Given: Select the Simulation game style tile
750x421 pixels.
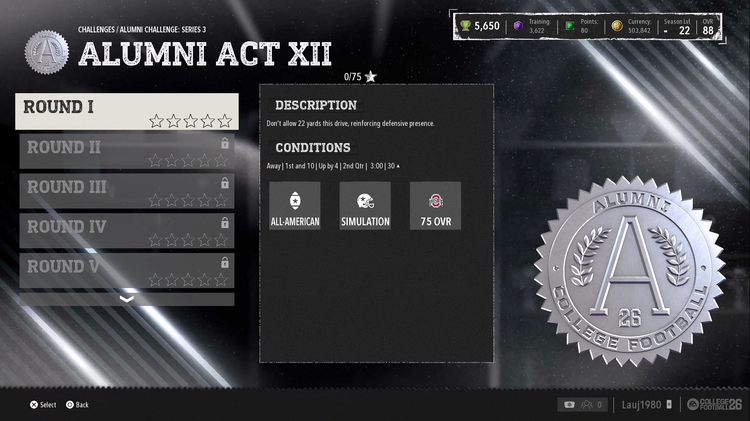Looking at the screenshot, I should (365, 206).
